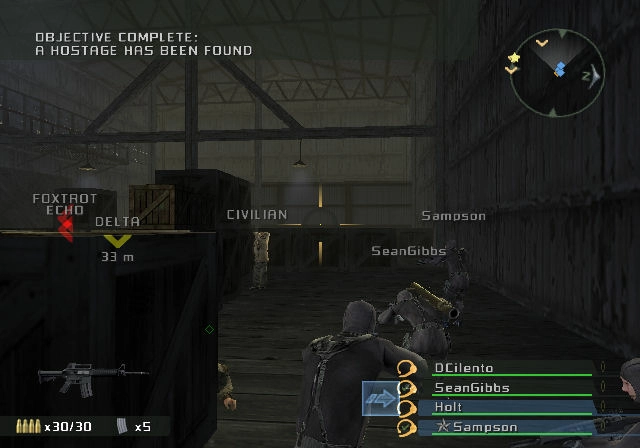Select SeanGibbs in the squad list
Screen dimensions: 640x448
pyautogui.click(x=471, y=388)
